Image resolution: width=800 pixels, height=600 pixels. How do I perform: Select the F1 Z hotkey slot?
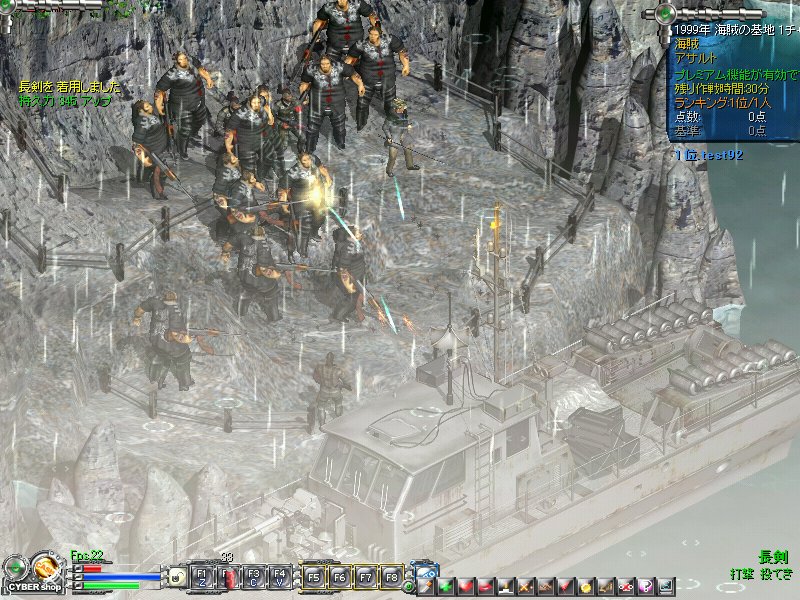pos(201,577)
